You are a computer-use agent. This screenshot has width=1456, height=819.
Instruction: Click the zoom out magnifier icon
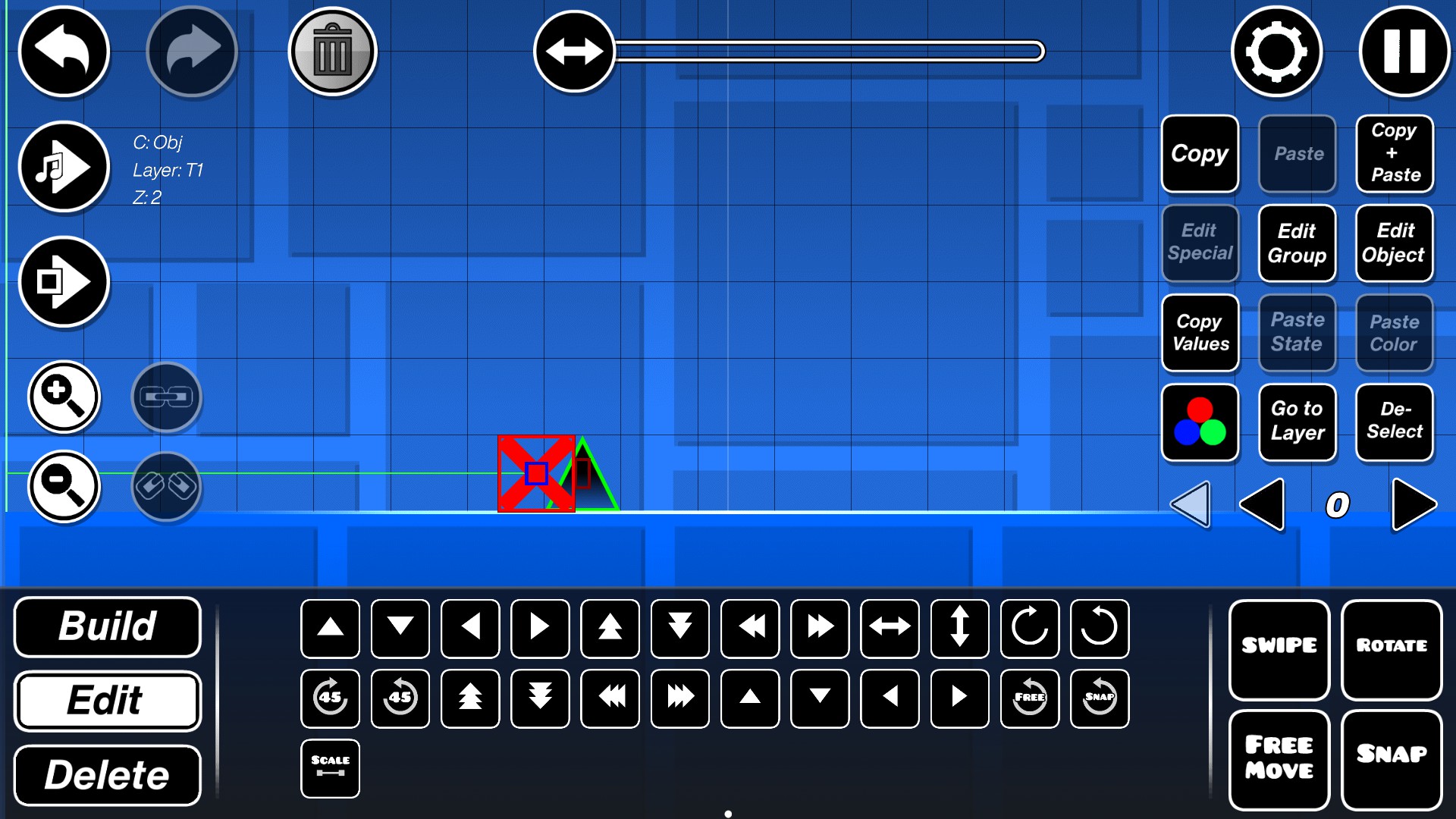(64, 488)
